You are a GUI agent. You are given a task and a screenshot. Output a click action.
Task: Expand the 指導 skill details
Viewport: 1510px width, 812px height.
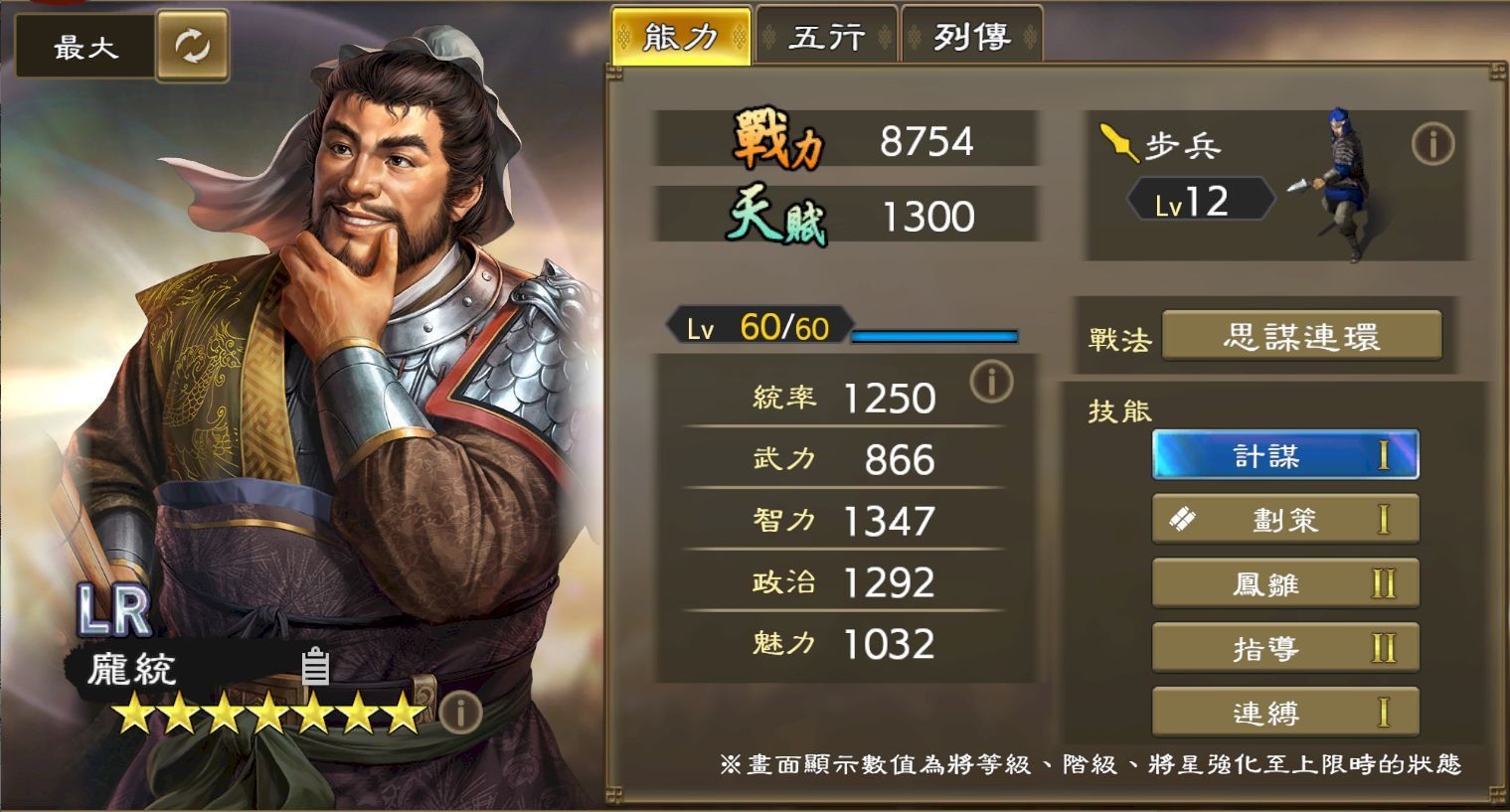(x=1284, y=647)
